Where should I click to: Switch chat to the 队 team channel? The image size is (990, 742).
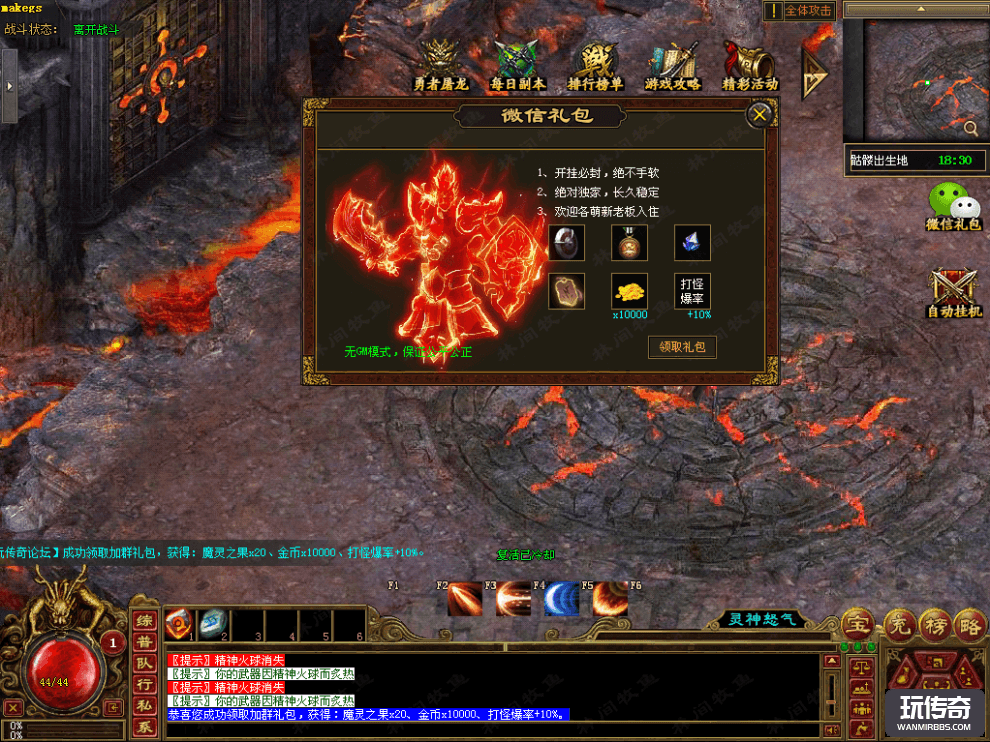click(x=145, y=663)
